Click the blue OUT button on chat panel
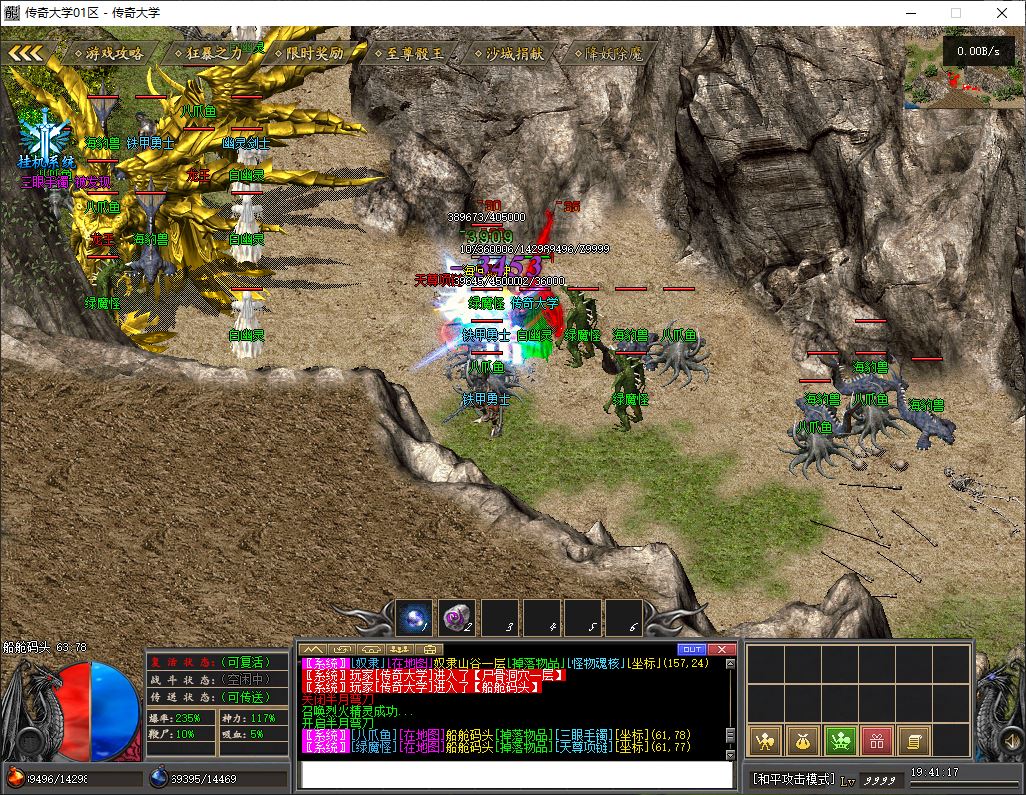Screen dimensions: 1026x795 pos(692,649)
